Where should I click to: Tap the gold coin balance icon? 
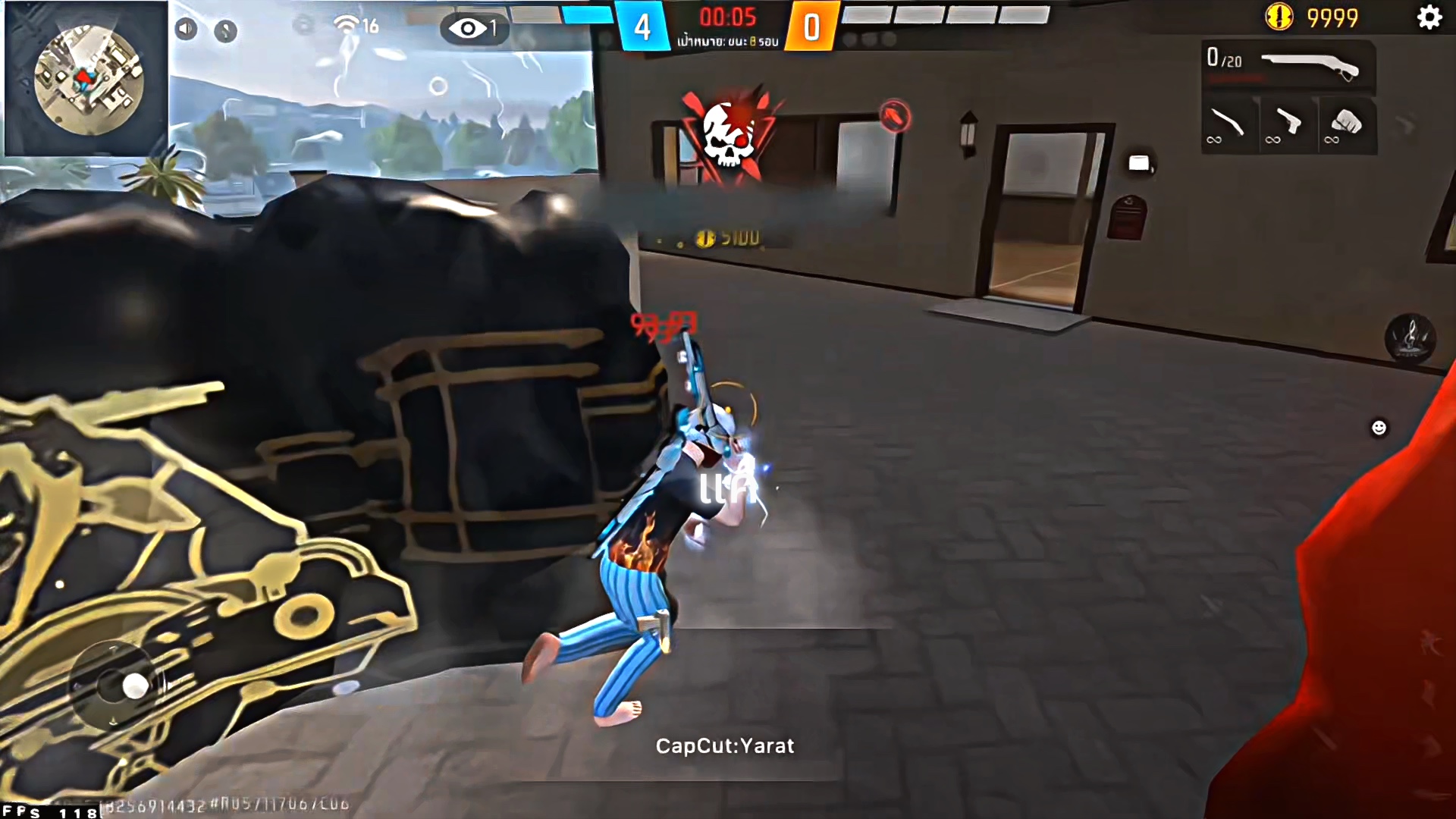[x=1279, y=17]
